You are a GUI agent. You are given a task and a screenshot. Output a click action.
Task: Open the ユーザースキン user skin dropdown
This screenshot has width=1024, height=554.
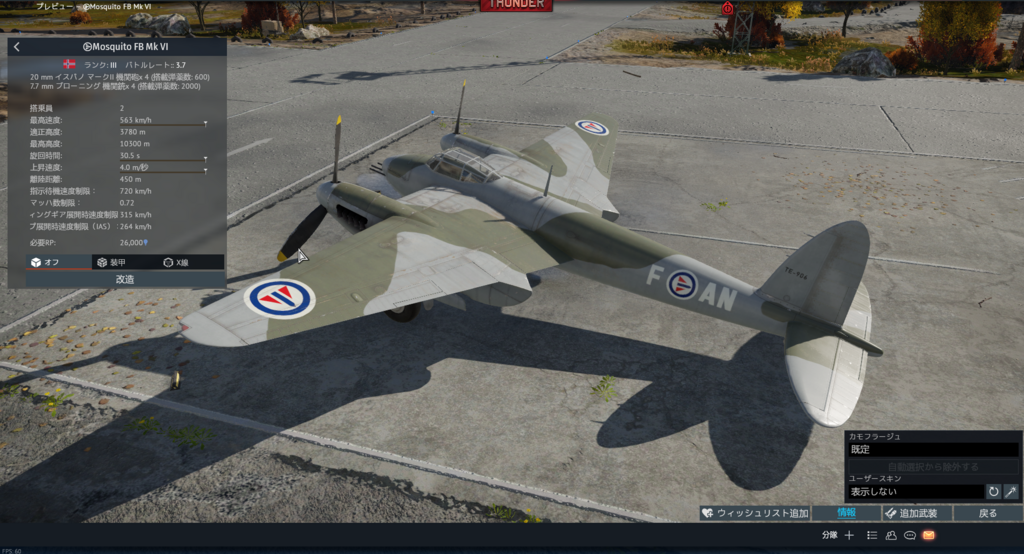[x=914, y=492]
